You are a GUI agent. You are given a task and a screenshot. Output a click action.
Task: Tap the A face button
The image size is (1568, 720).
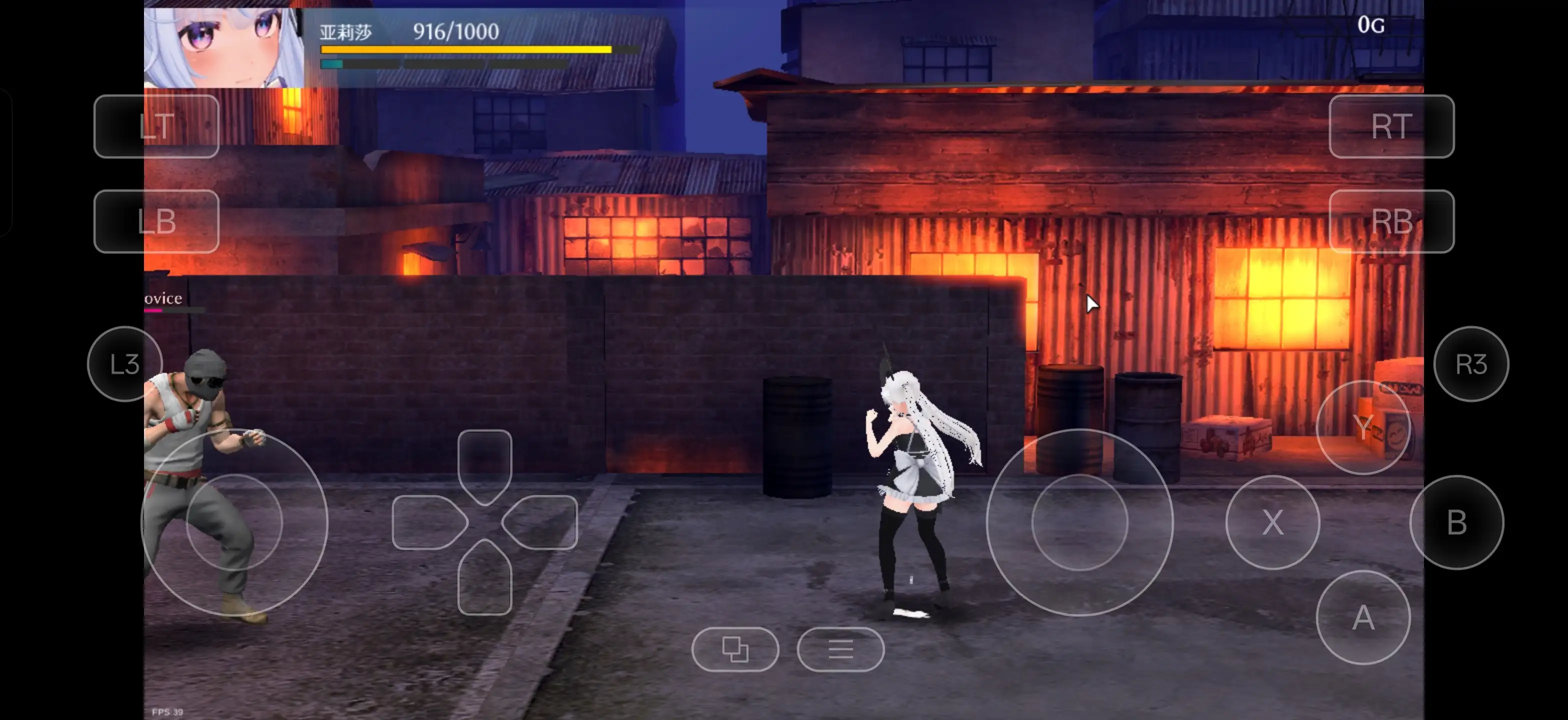point(1363,618)
